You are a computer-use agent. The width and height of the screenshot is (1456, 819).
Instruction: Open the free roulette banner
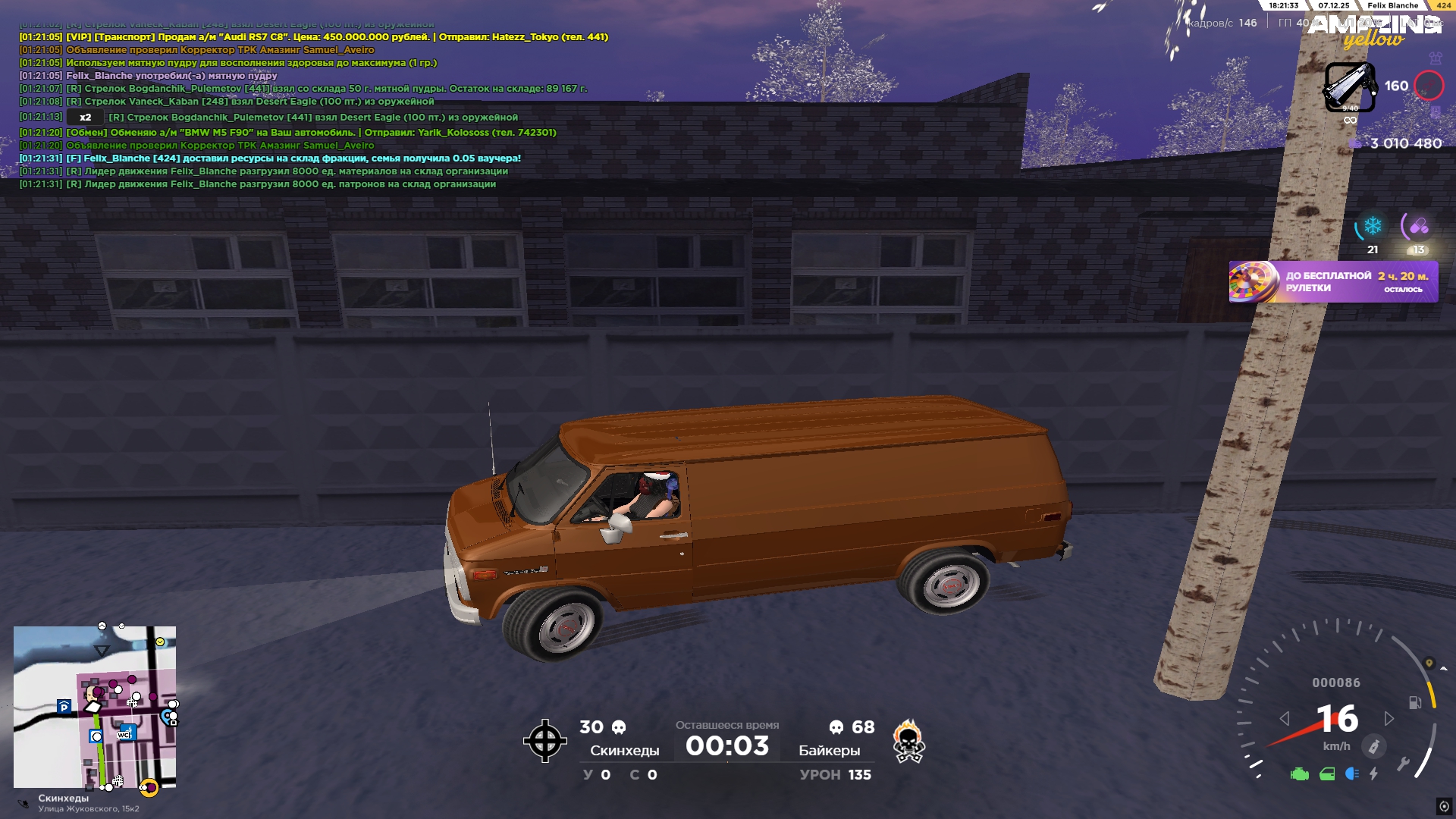1332,282
